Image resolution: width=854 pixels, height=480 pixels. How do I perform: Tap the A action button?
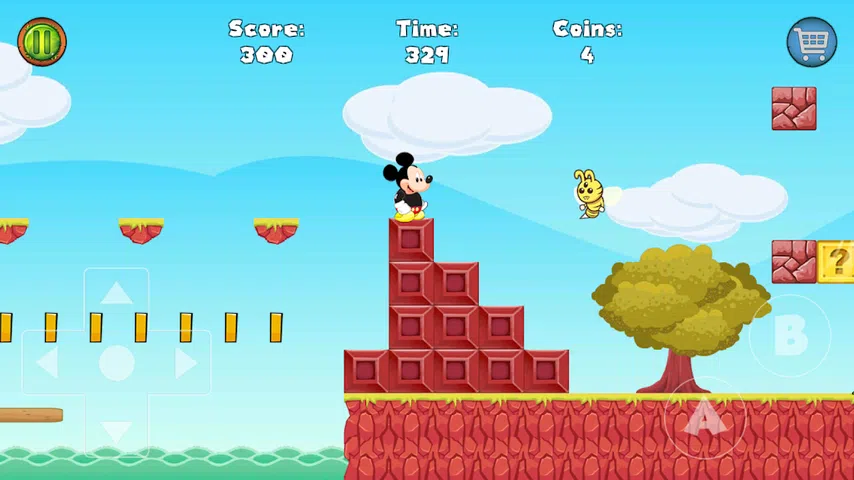tap(704, 417)
